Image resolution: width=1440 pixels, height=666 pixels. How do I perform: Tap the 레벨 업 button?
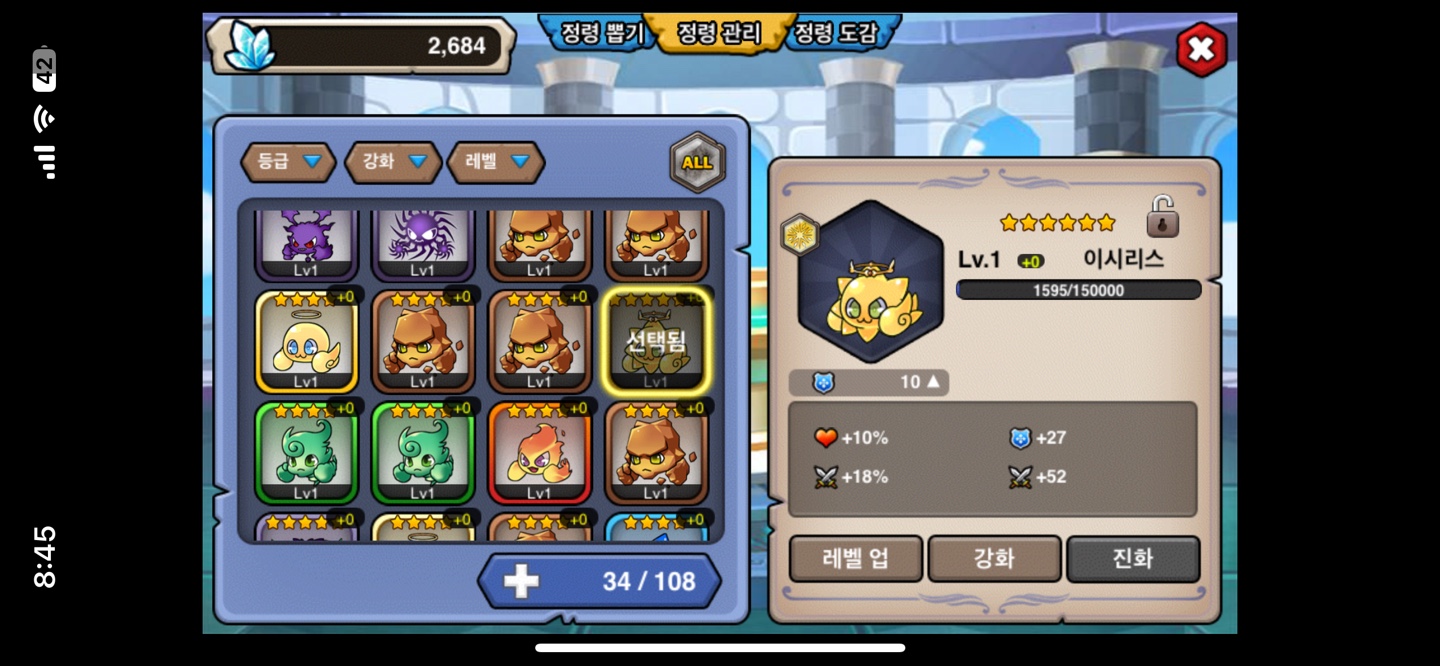coord(855,559)
